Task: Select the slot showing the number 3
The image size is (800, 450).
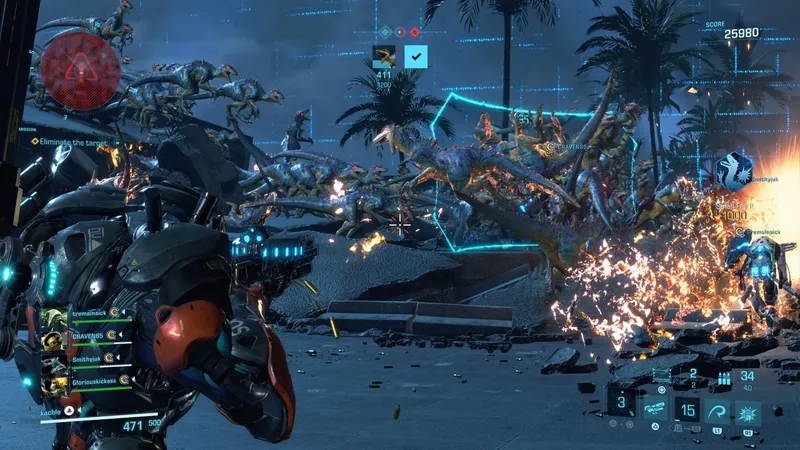Action: pyautogui.click(x=620, y=403)
